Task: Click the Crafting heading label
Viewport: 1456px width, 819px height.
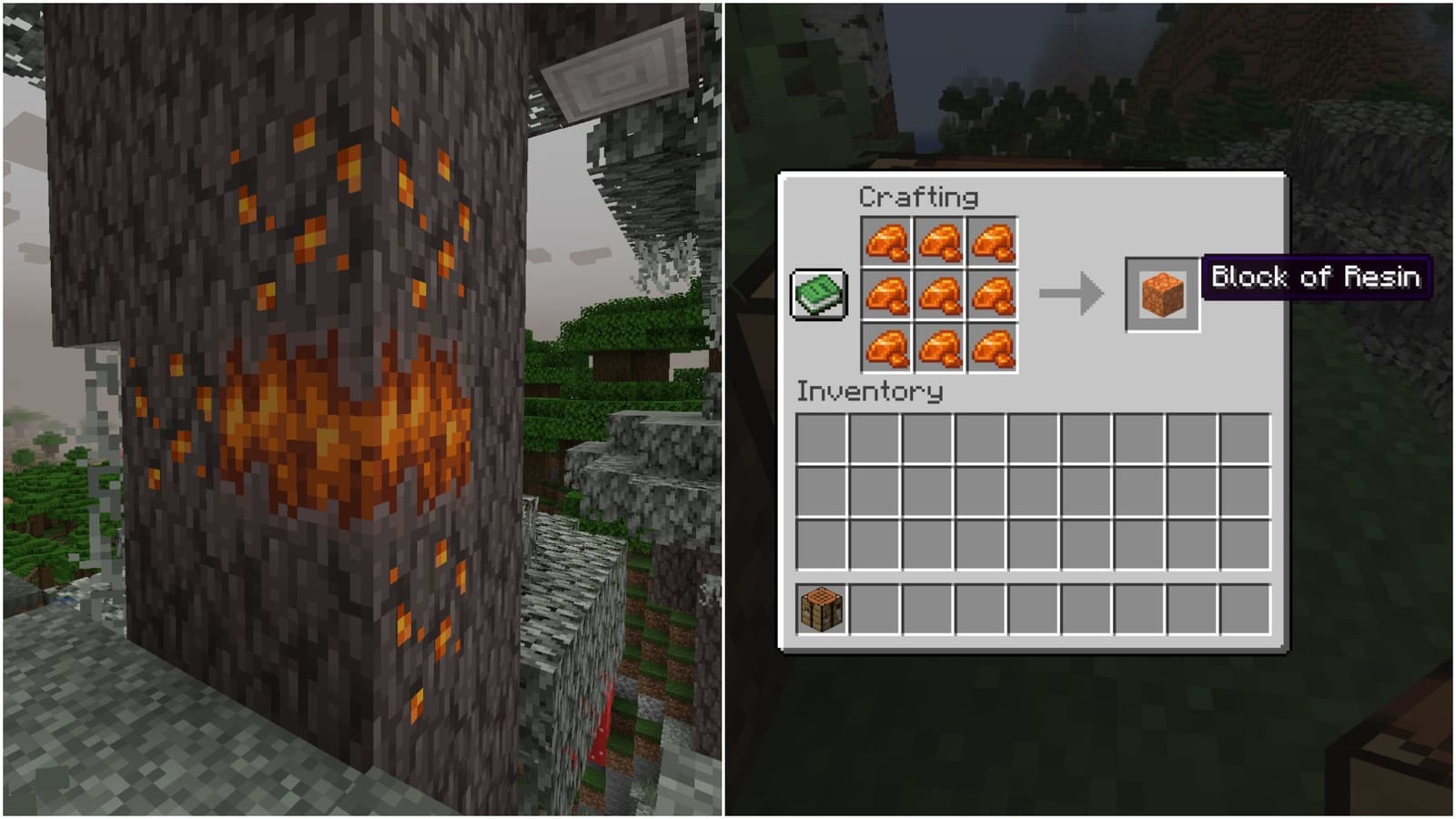Action: point(921,197)
